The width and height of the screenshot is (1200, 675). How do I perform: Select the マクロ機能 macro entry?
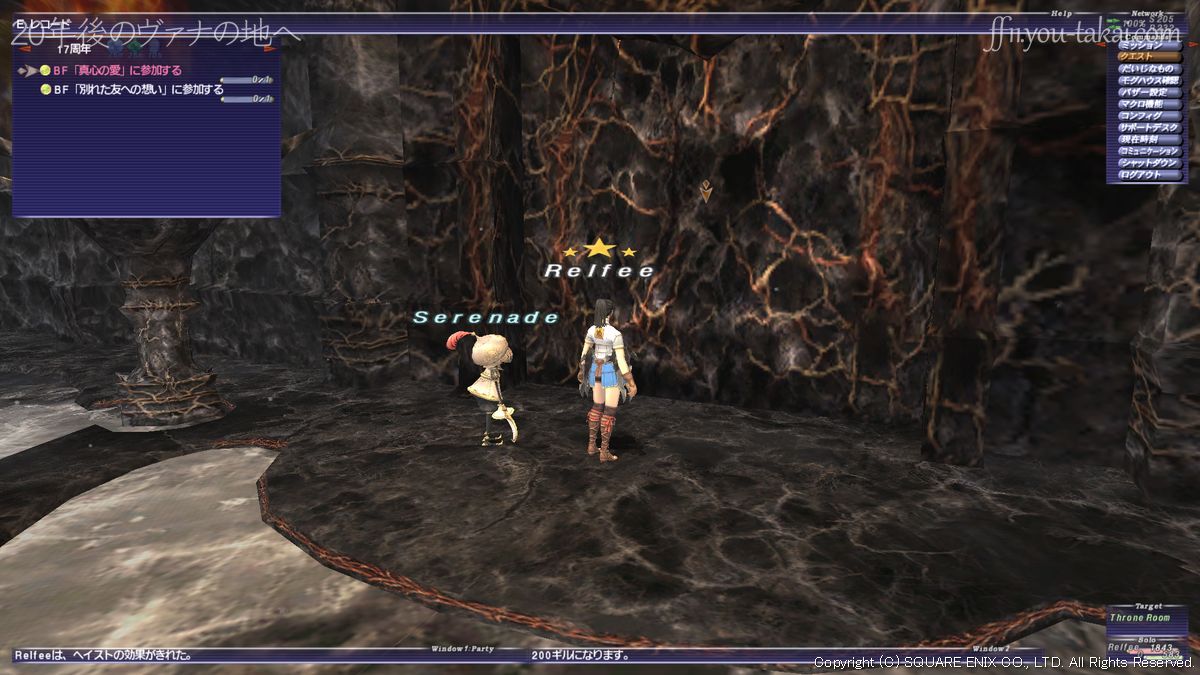click(1146, 104)
